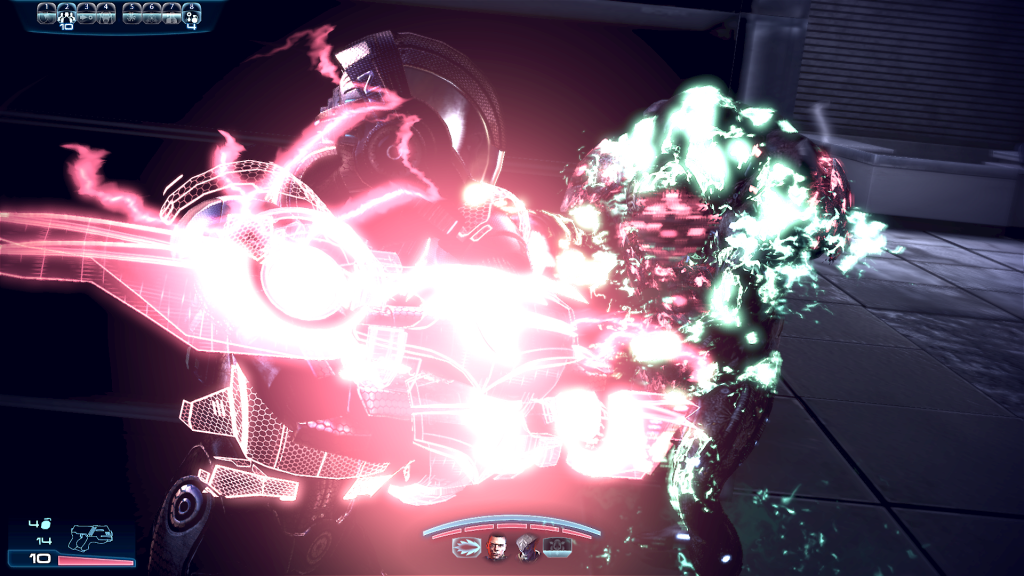1024x576 pixels.
Task: Select quick slot 1 in the power bar
Action: click(46, 13)
